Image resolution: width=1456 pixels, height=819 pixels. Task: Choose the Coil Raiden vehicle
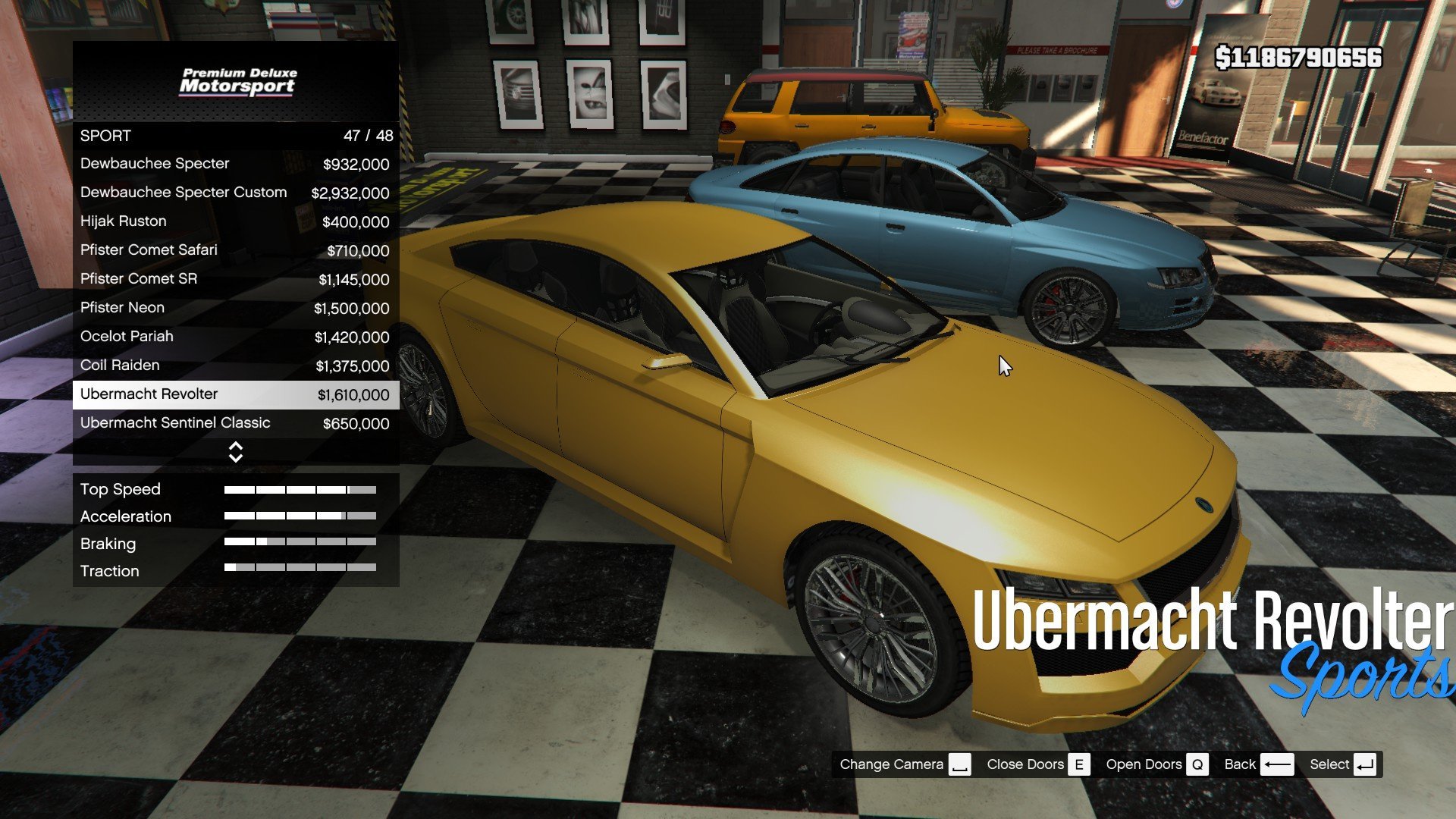tap(235, 366)
